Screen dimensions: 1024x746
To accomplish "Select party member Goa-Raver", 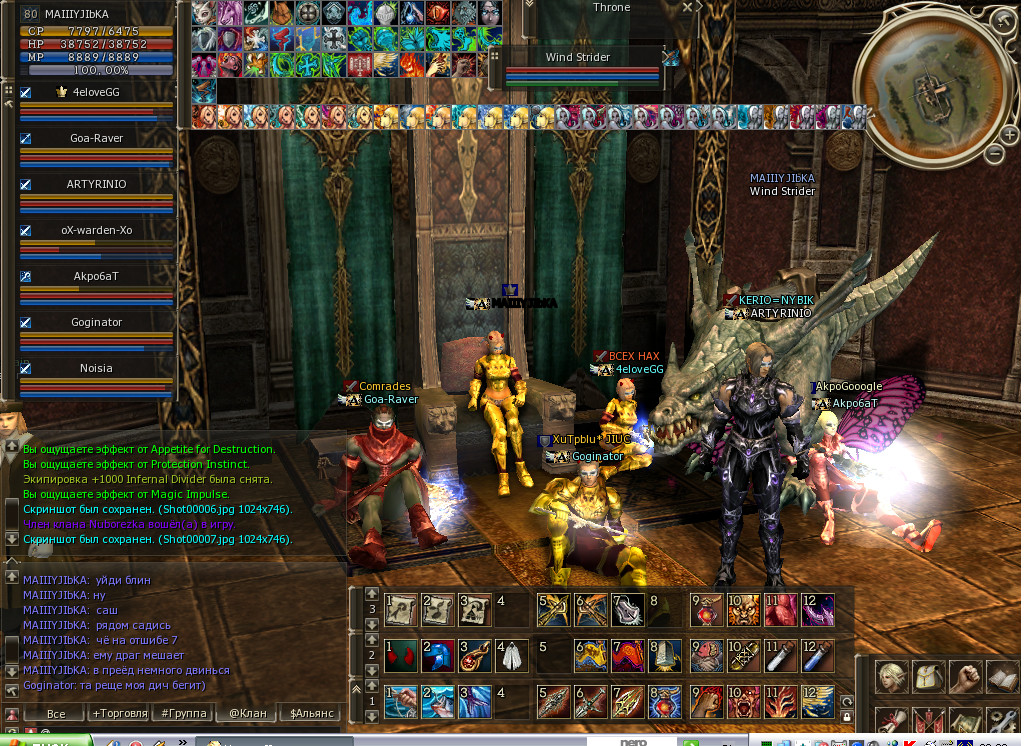I will [96, 138].
